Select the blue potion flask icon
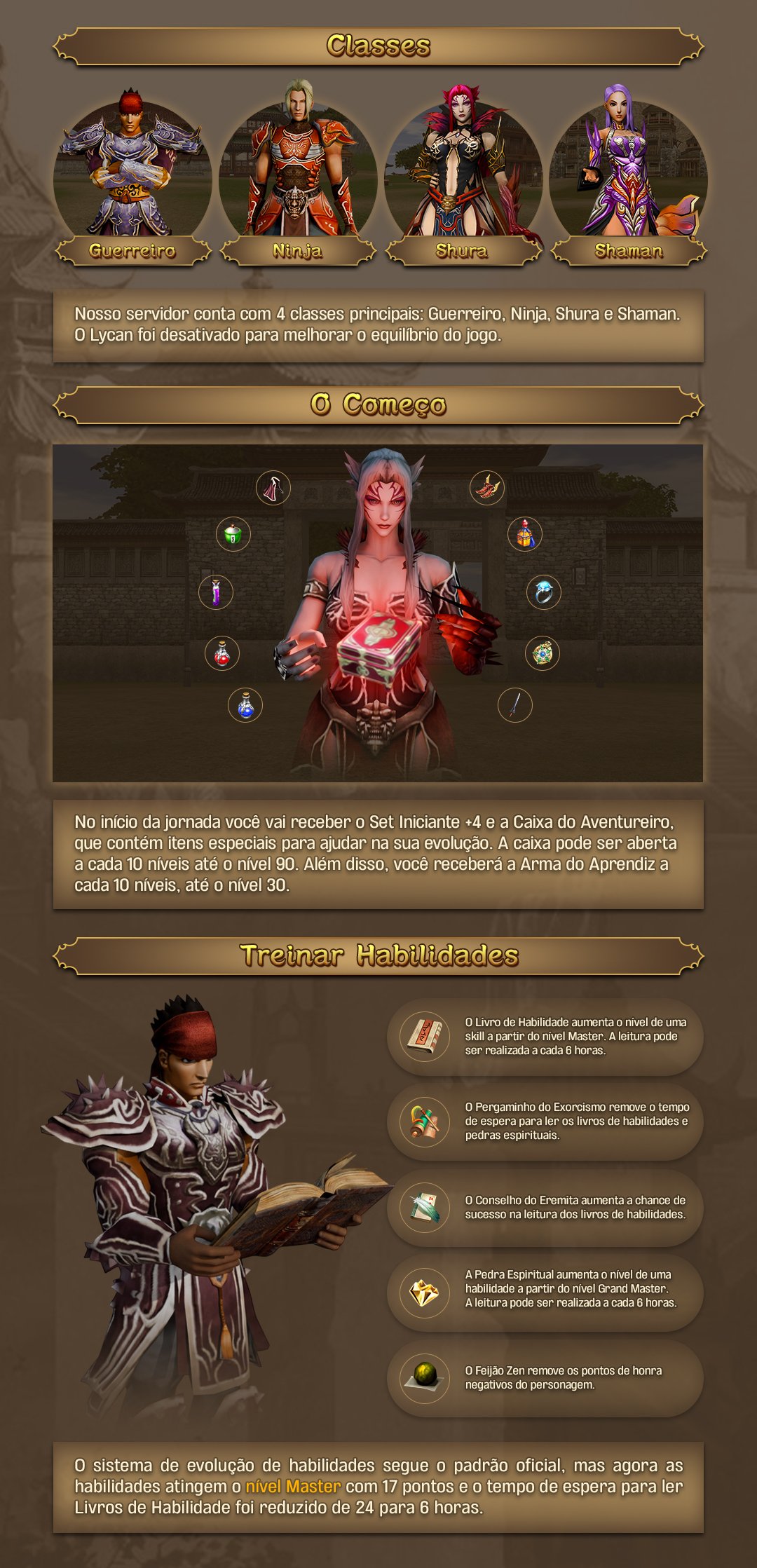 pos(245,705)
